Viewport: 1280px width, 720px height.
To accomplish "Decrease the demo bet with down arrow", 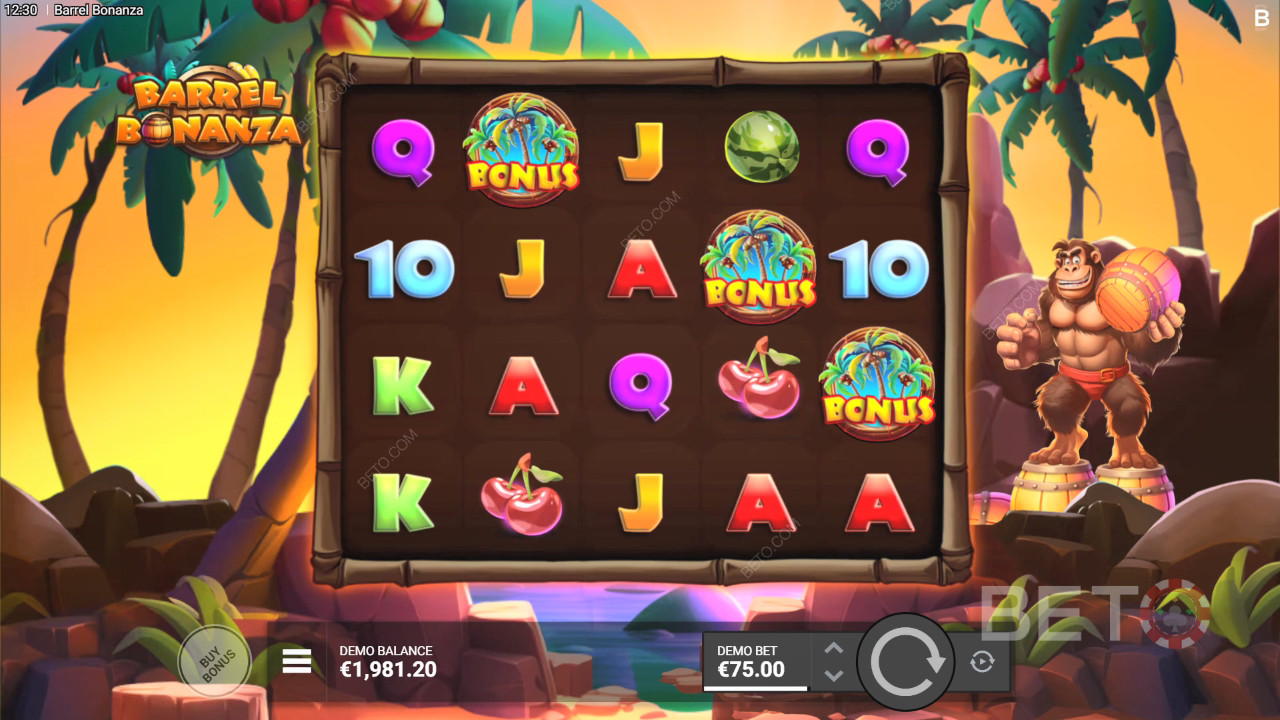I will (834, 675).
